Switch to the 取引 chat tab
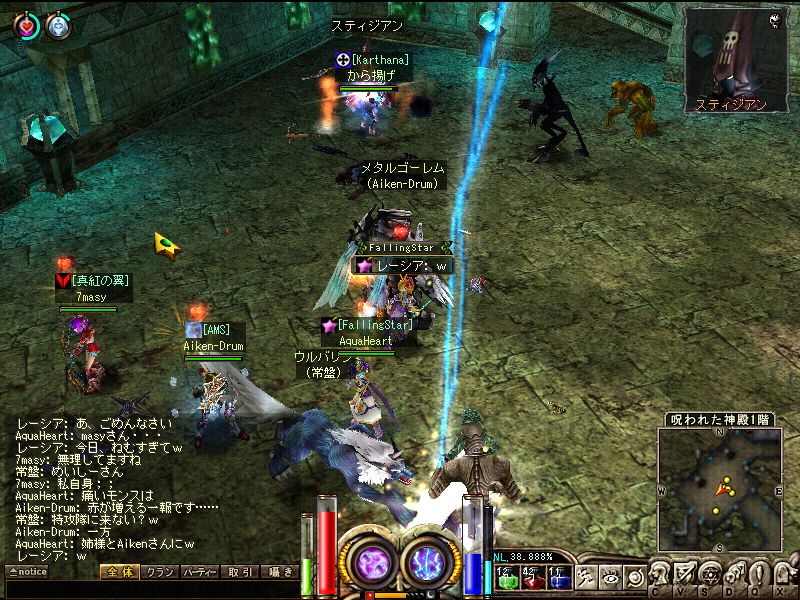This screenshot has height=600, width=800. [240, 572]
